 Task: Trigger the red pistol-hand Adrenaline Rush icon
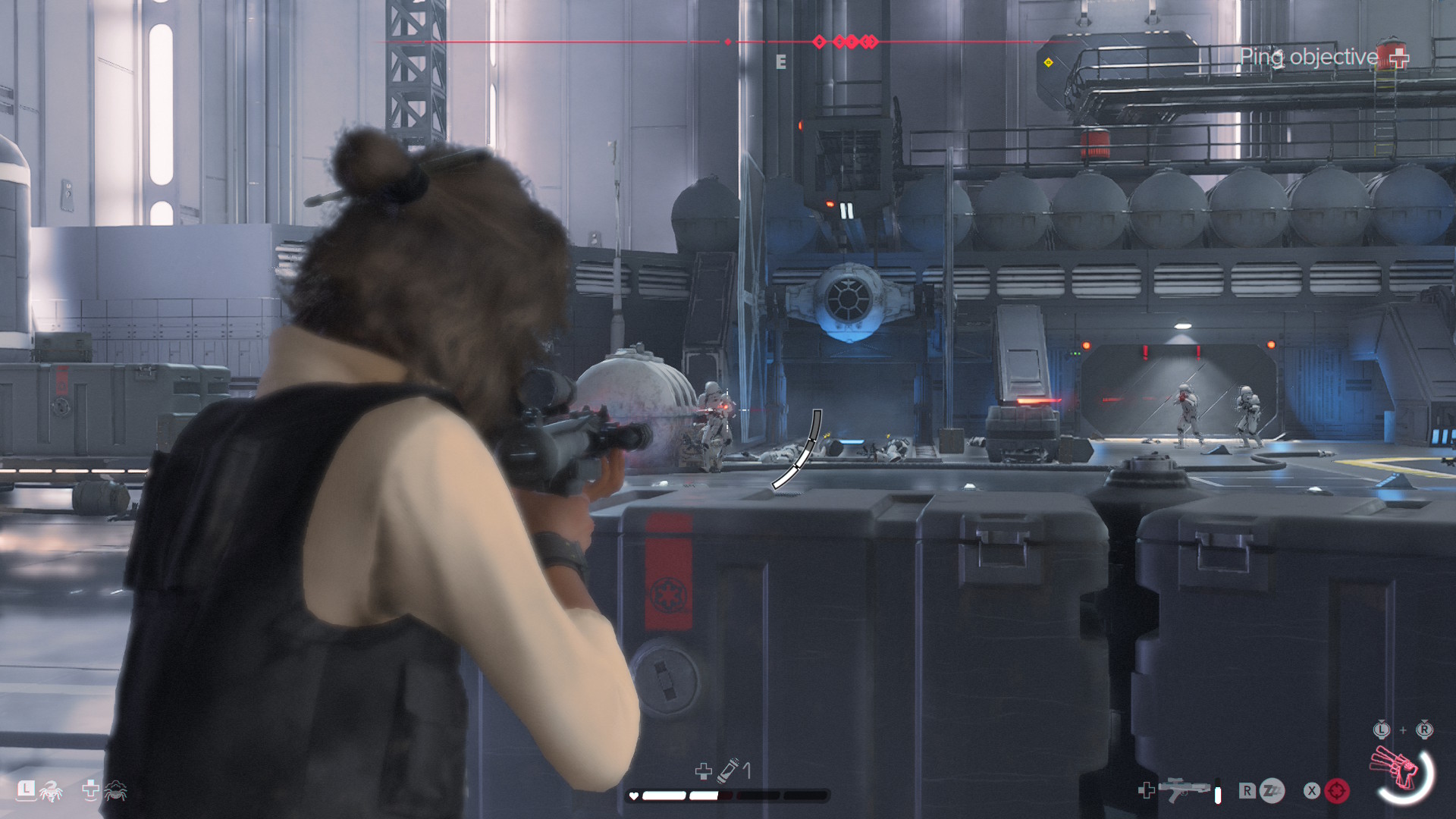[x=1397, y=770]
